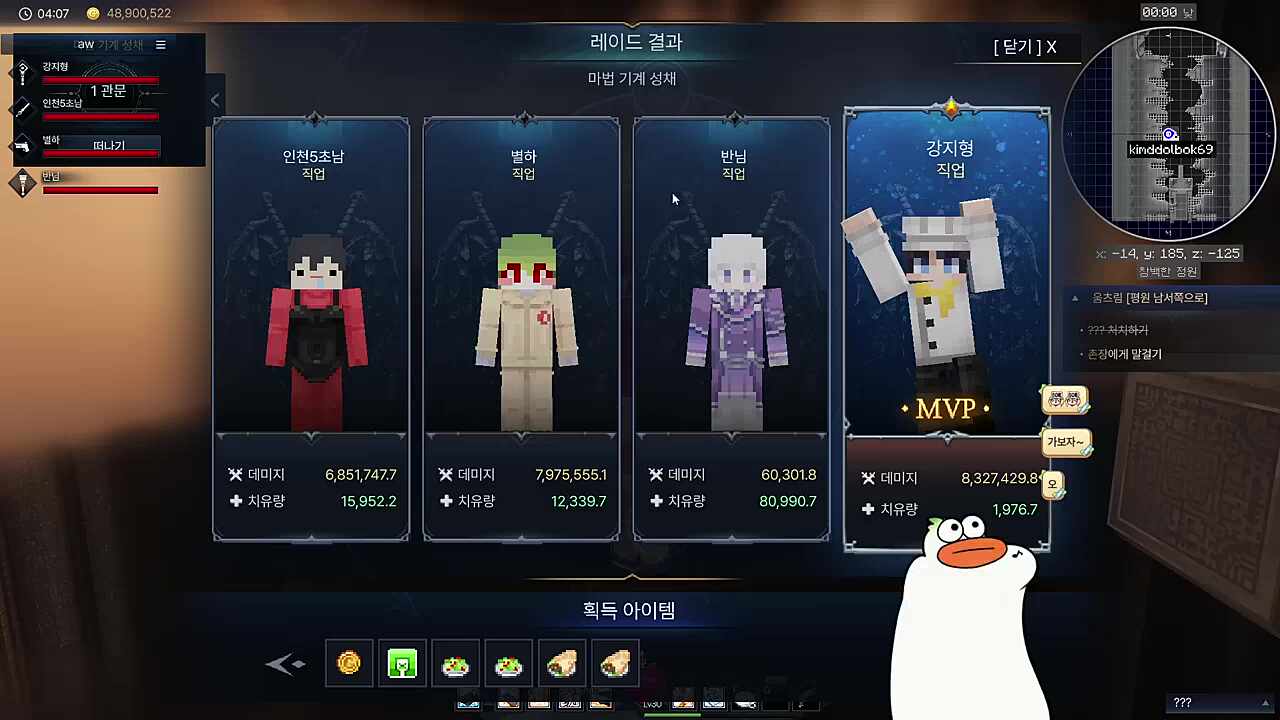This screenshot has height=720, width=1280.
Task: Click the gold coin icon in acquired items
Action: click(x=349, y=663)
